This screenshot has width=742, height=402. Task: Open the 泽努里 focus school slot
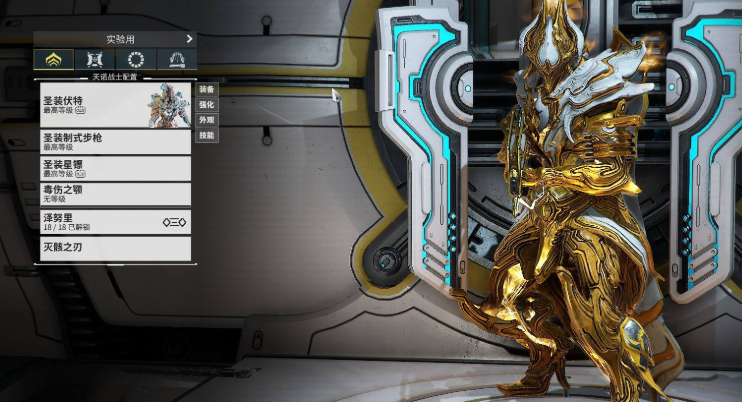(115, 222)
